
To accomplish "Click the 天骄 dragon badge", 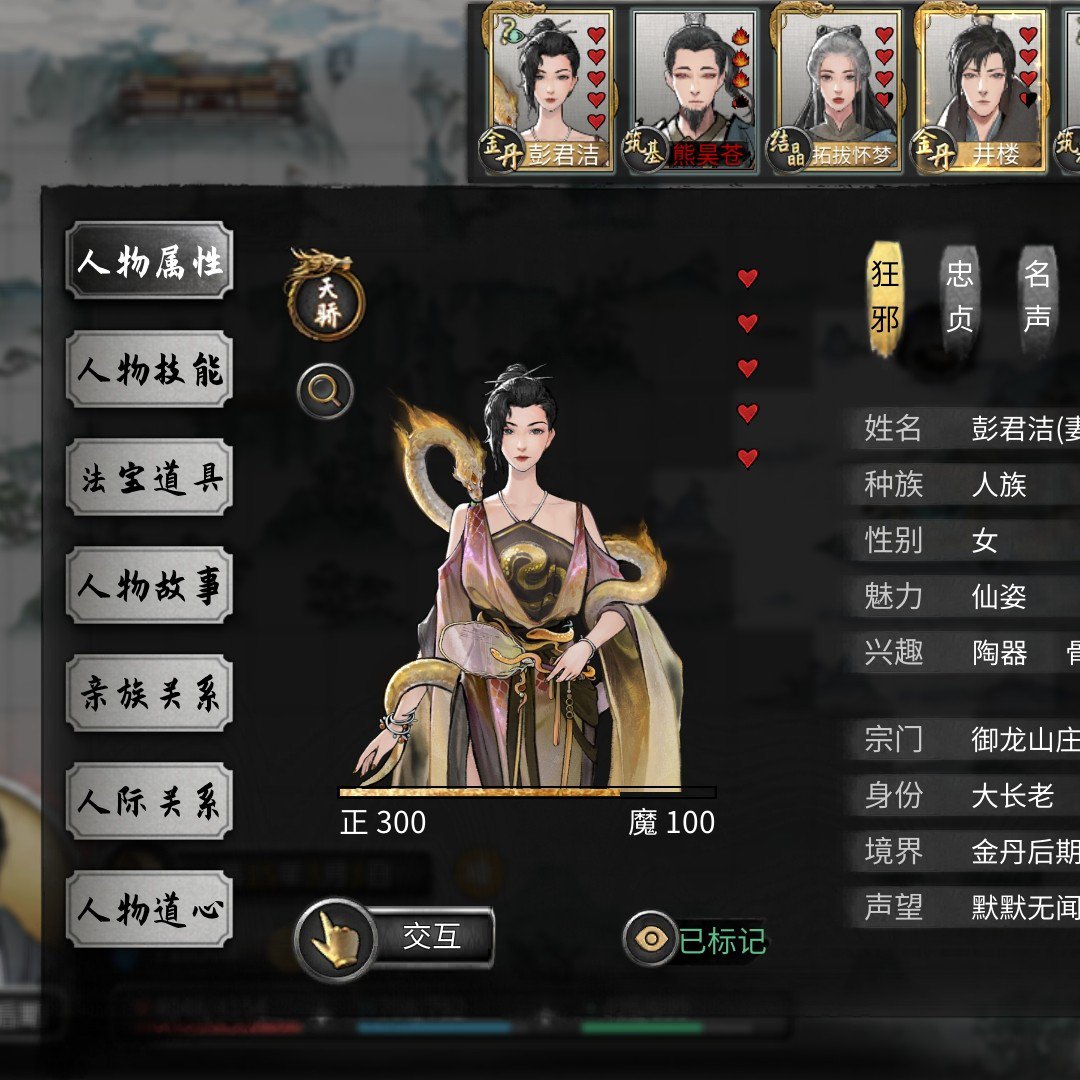I will coord(326,300).
